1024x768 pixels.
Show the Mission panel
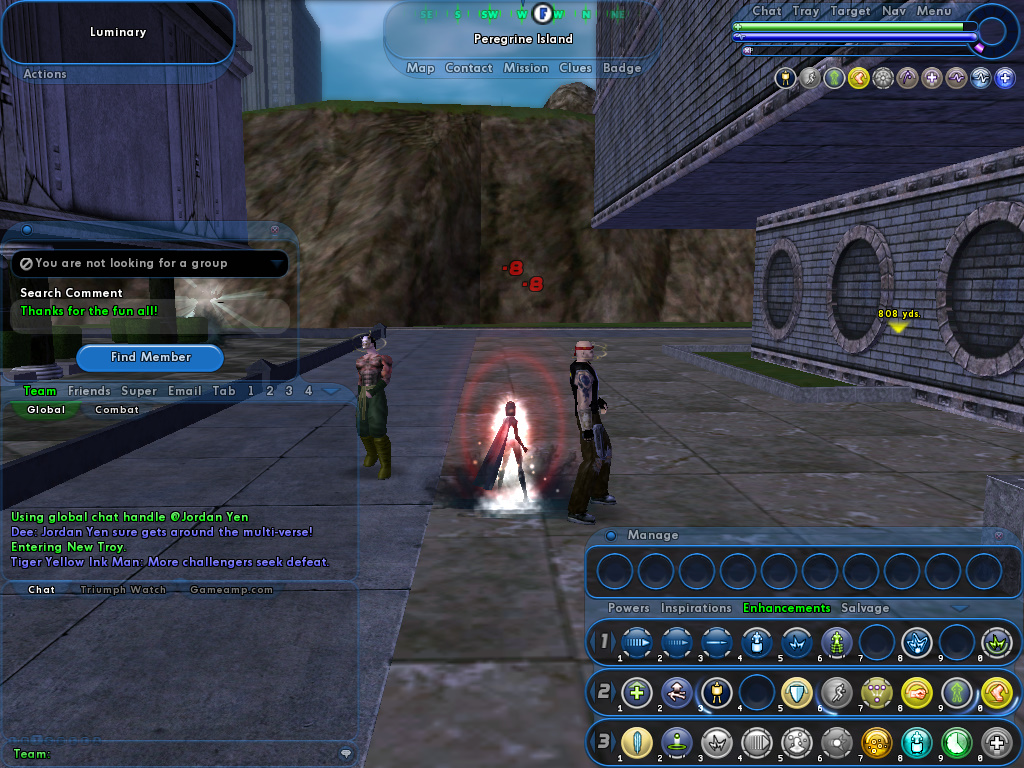[526, 68]
